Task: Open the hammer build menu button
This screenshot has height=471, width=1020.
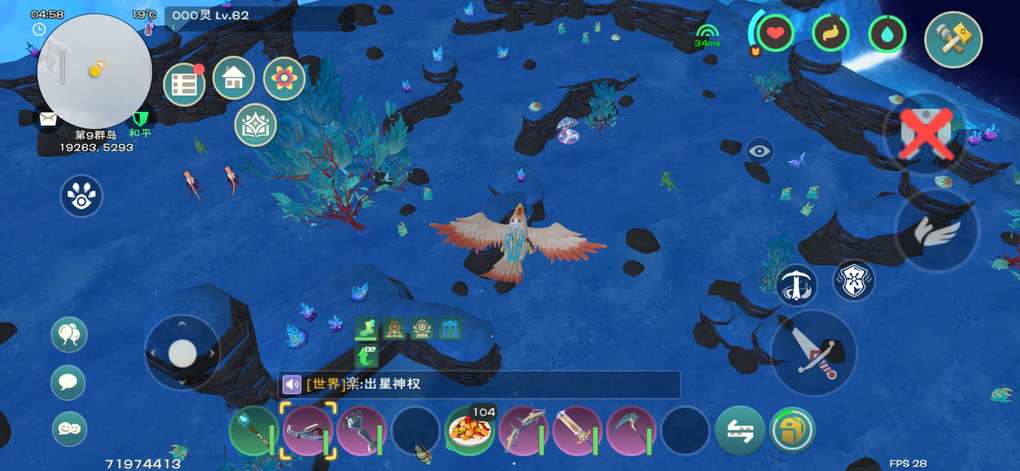Action: pos(953,40)
